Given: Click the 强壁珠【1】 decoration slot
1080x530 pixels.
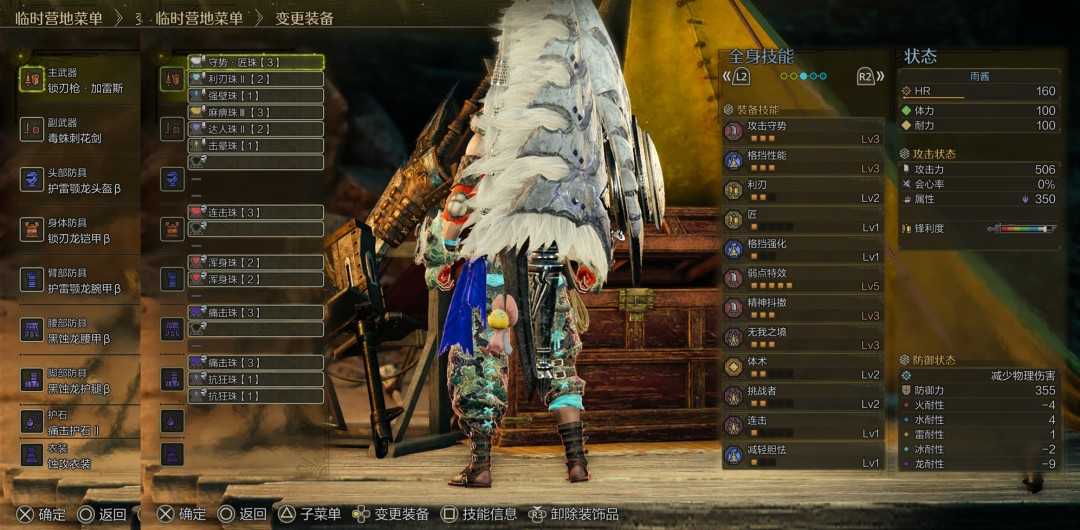Looking at the screenshot, I should [x=256, y=95].
